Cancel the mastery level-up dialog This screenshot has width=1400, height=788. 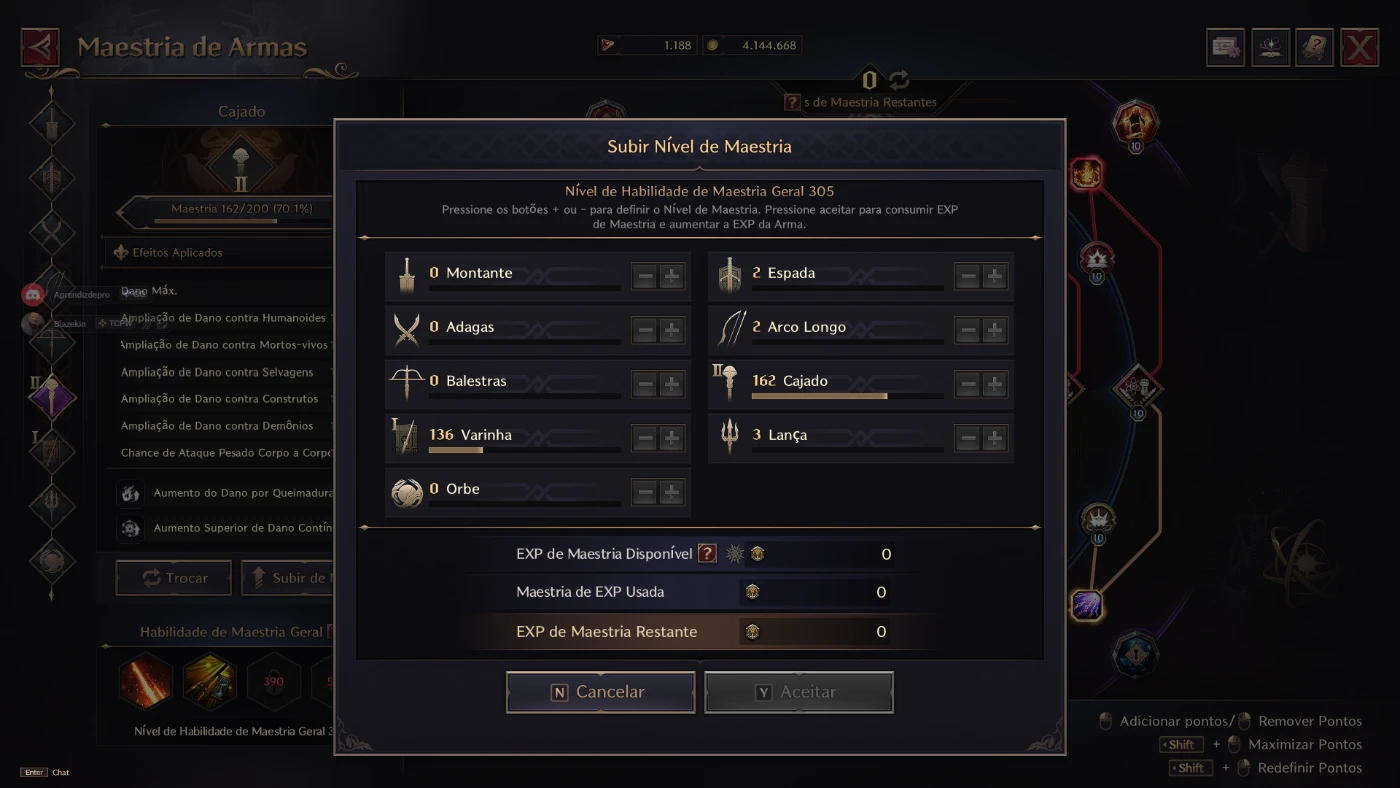pyautogui.click(x=600, y=692)
